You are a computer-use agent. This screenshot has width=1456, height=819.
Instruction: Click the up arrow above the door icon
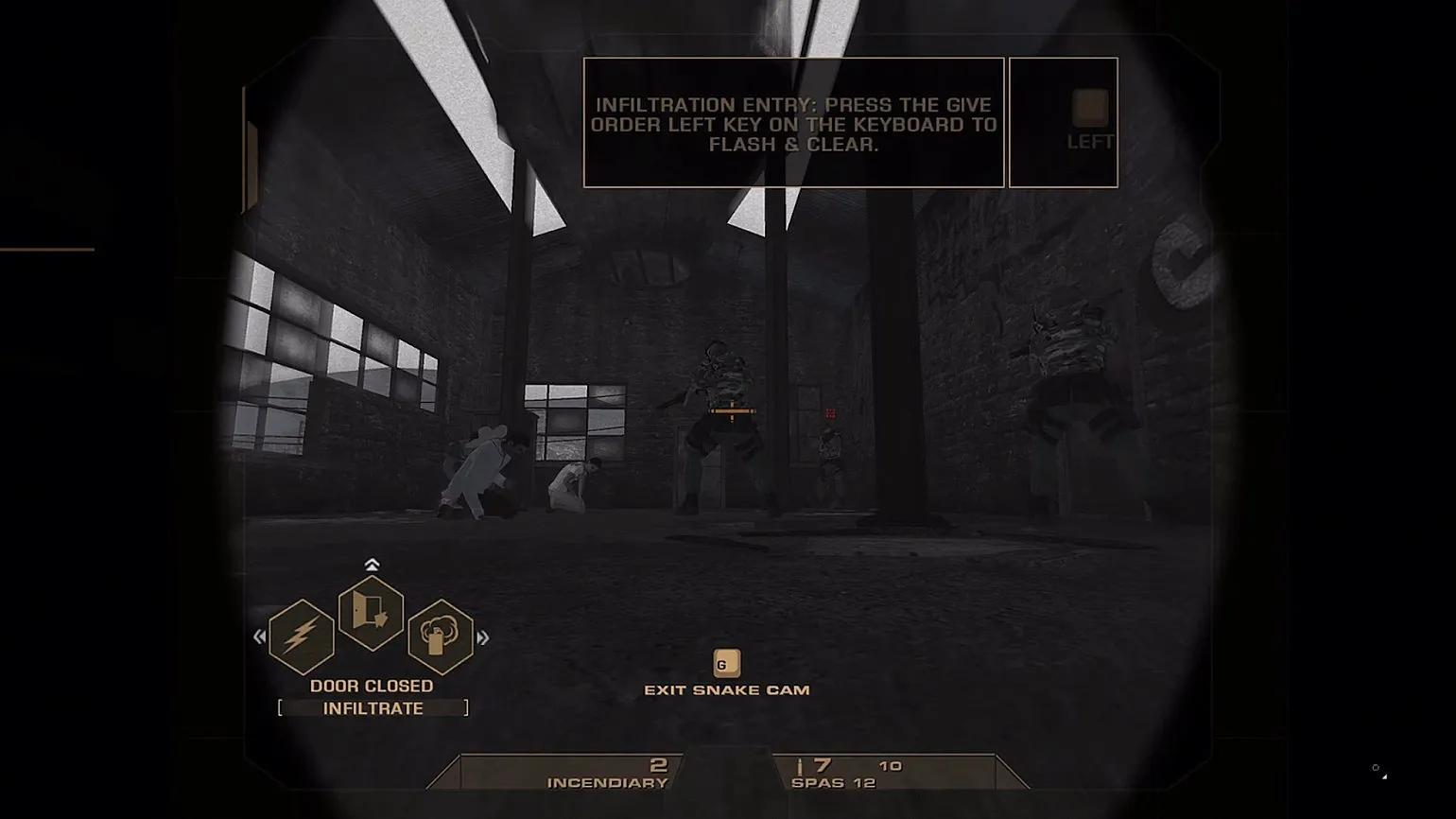tap(372, 565)
